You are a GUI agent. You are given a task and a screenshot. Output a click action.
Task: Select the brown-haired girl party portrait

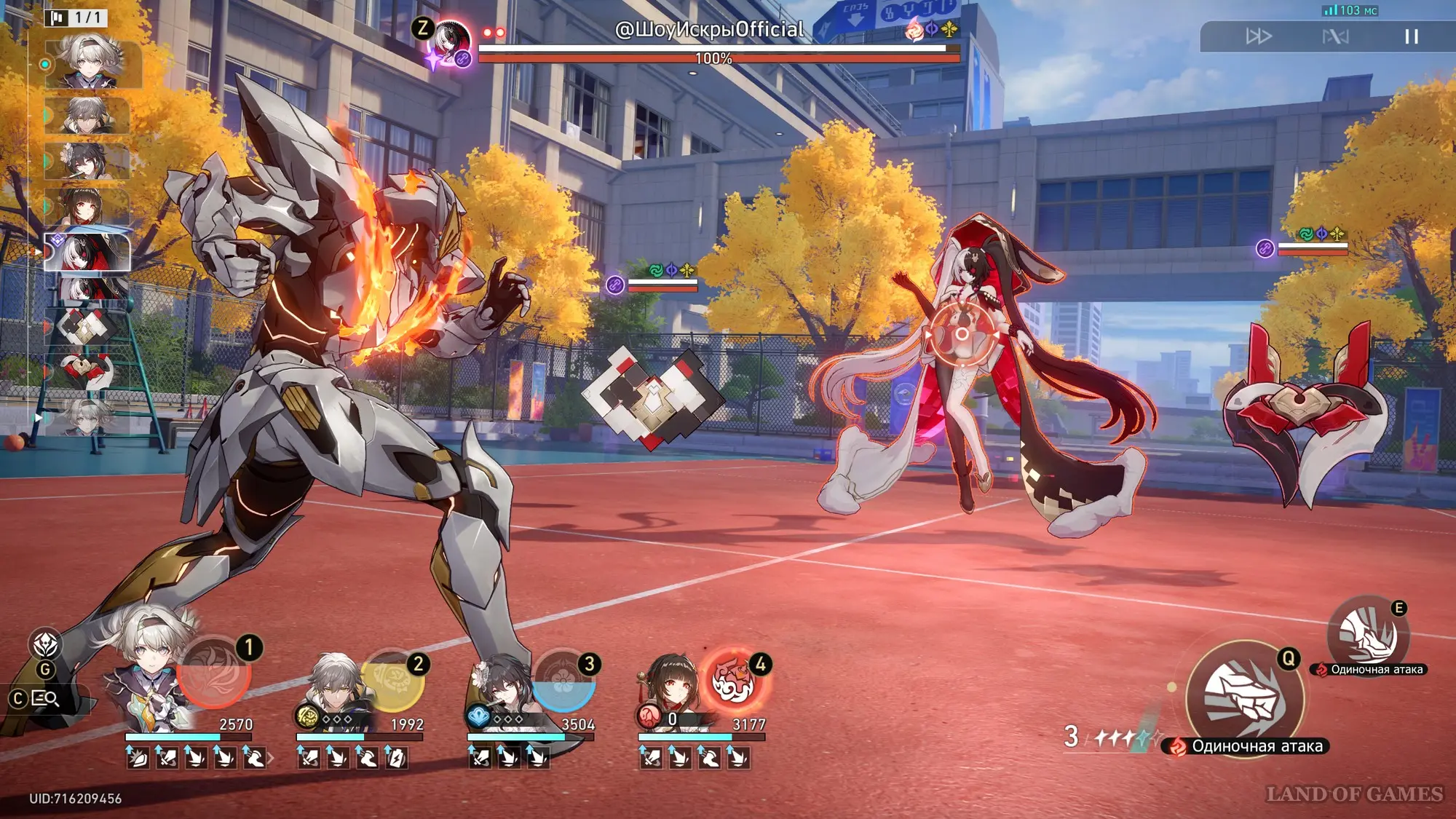[x=670, y=688]
